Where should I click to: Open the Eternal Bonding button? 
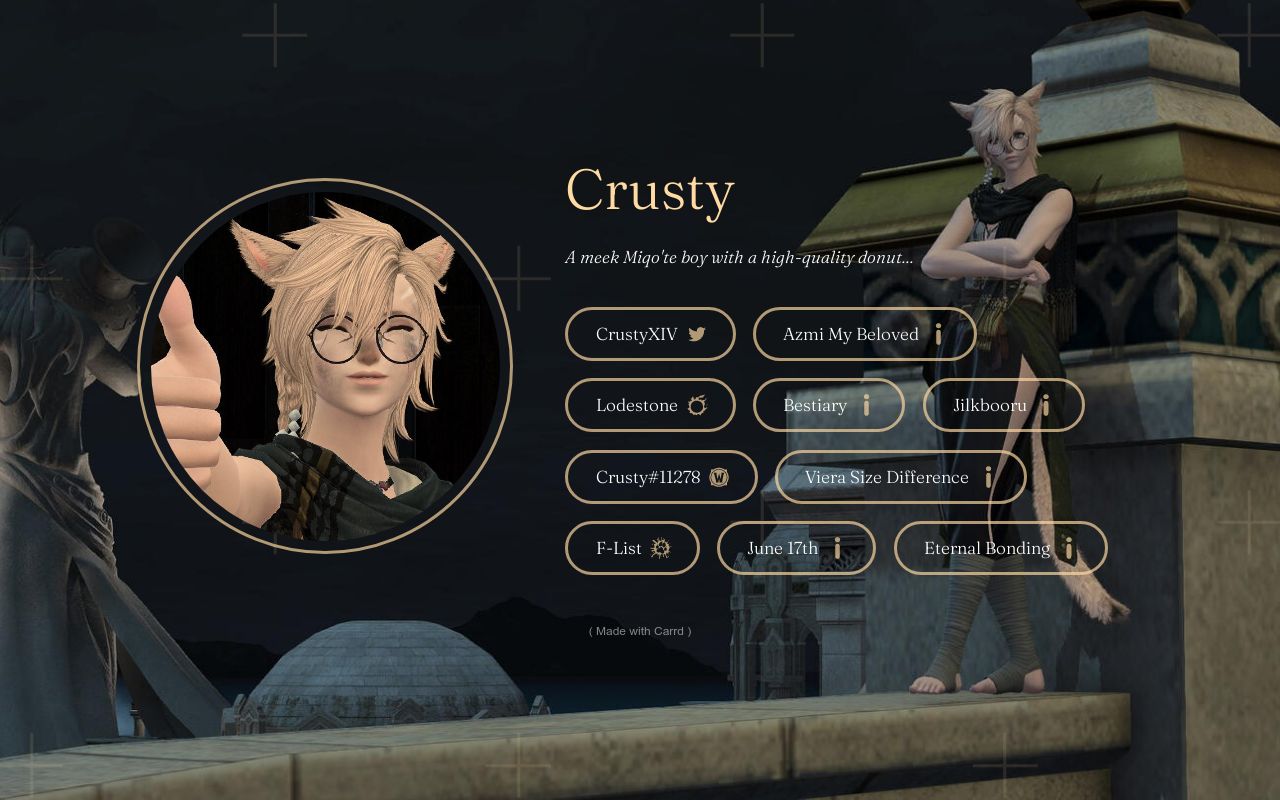[x=1000, y=548]
